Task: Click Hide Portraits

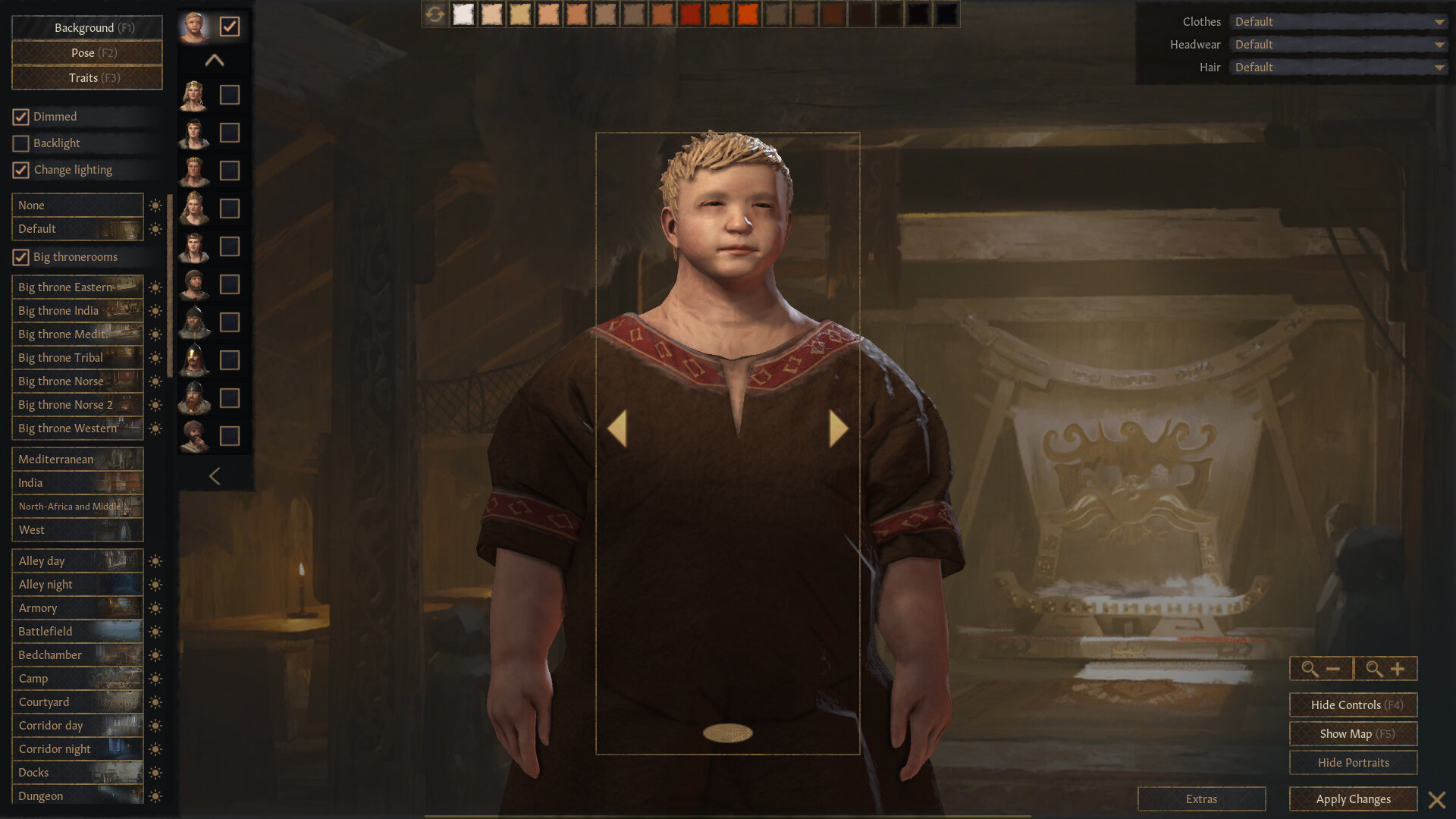Action: coord(1352,762)
